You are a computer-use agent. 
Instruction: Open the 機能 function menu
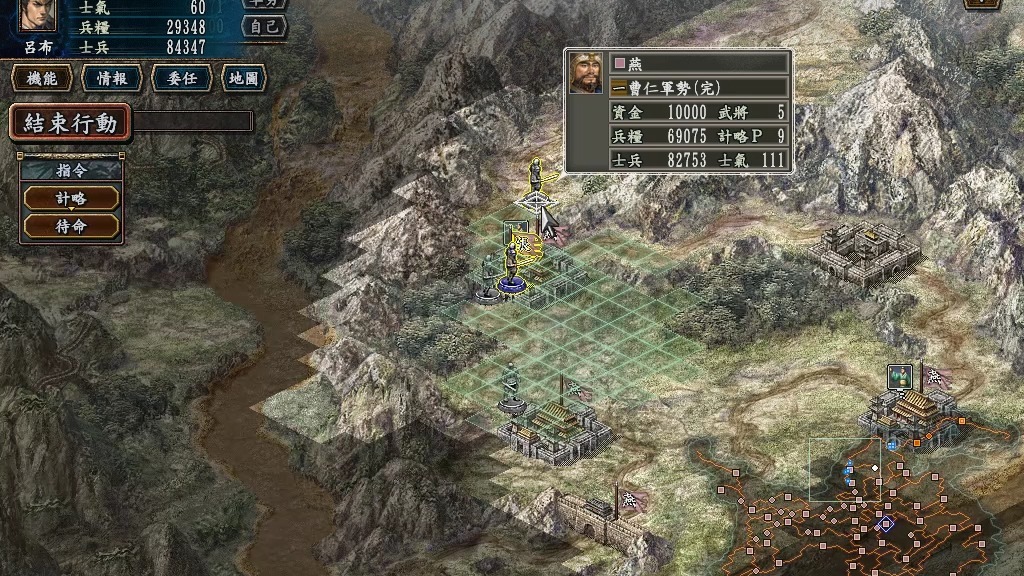pos(42,79)
